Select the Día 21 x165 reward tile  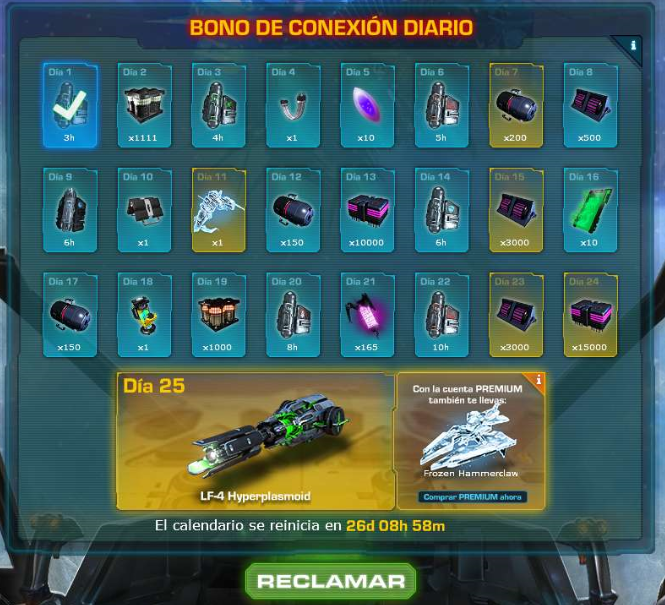(x=368, y=315)
